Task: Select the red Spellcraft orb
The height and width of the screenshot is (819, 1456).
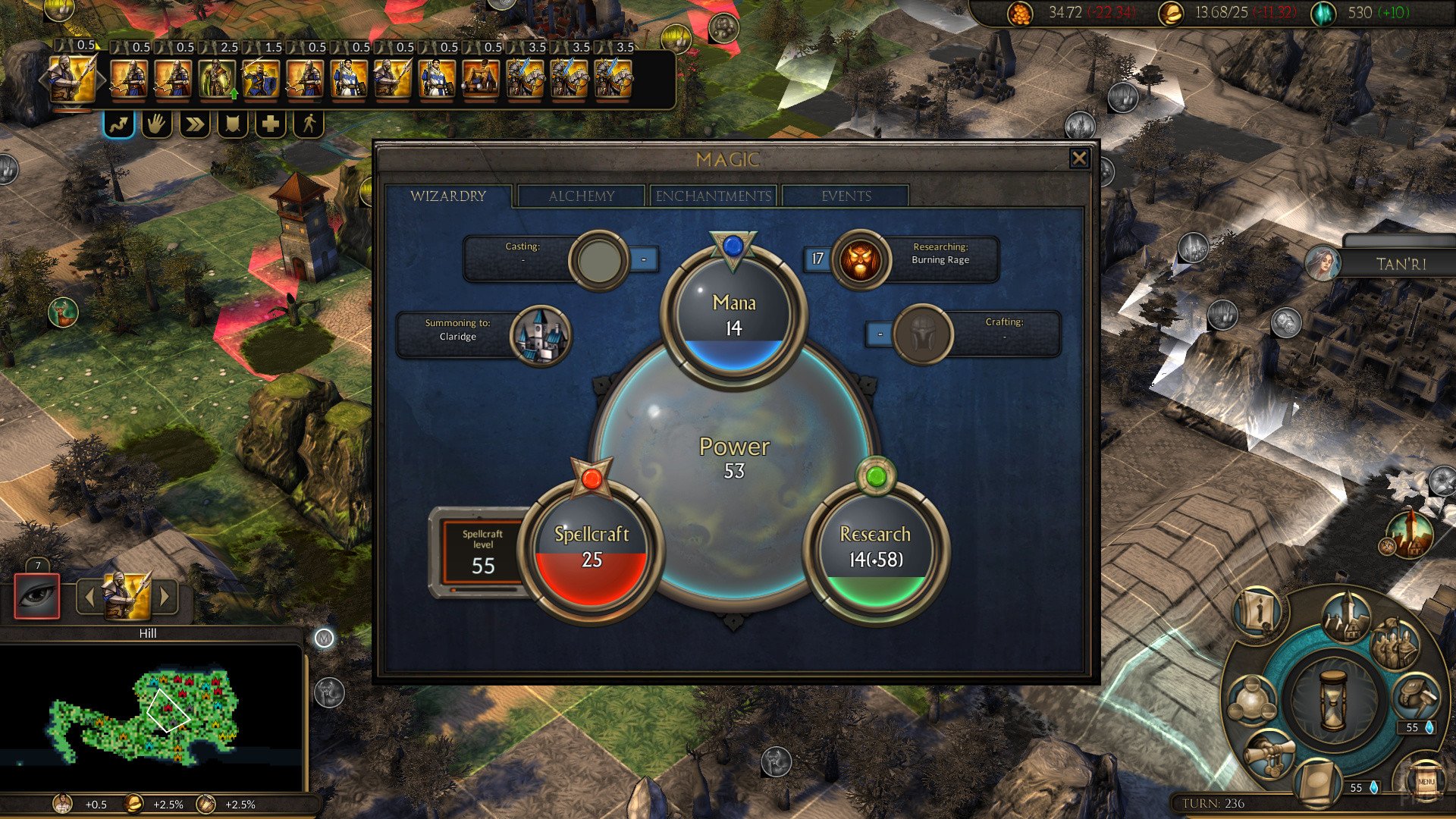Action: point(591,548)
